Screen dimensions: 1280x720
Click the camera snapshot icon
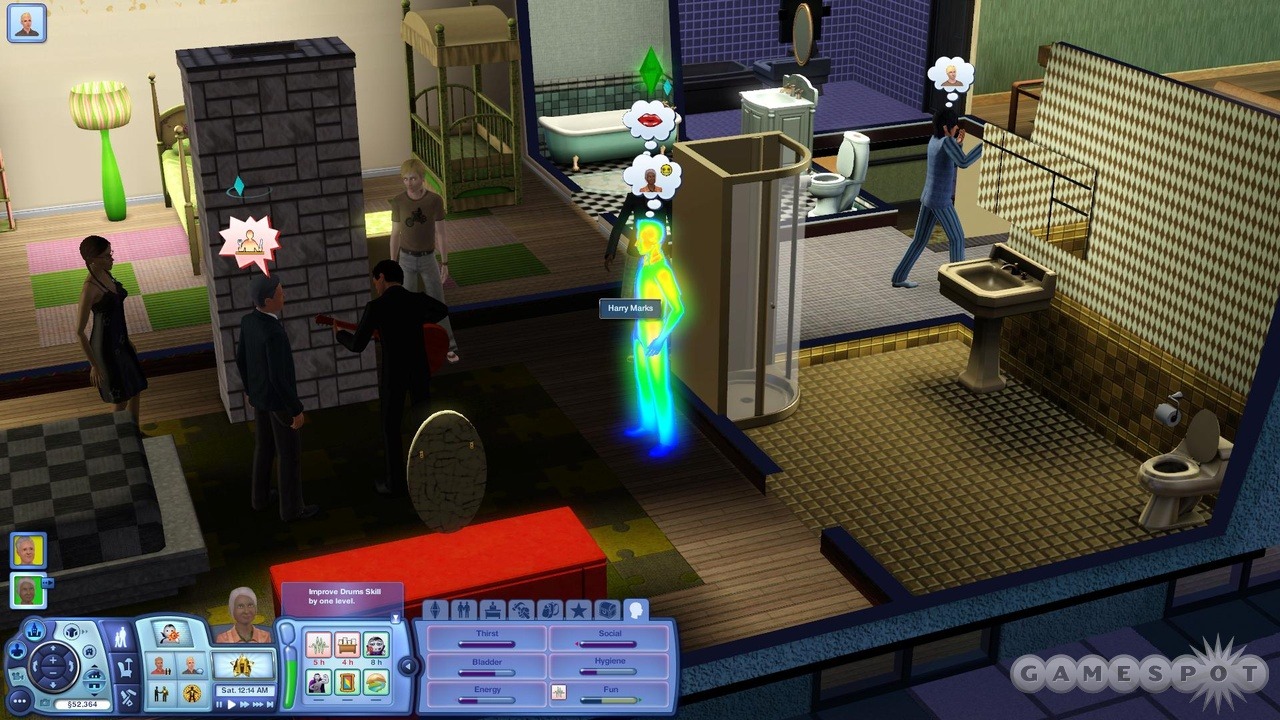[43, 701]
